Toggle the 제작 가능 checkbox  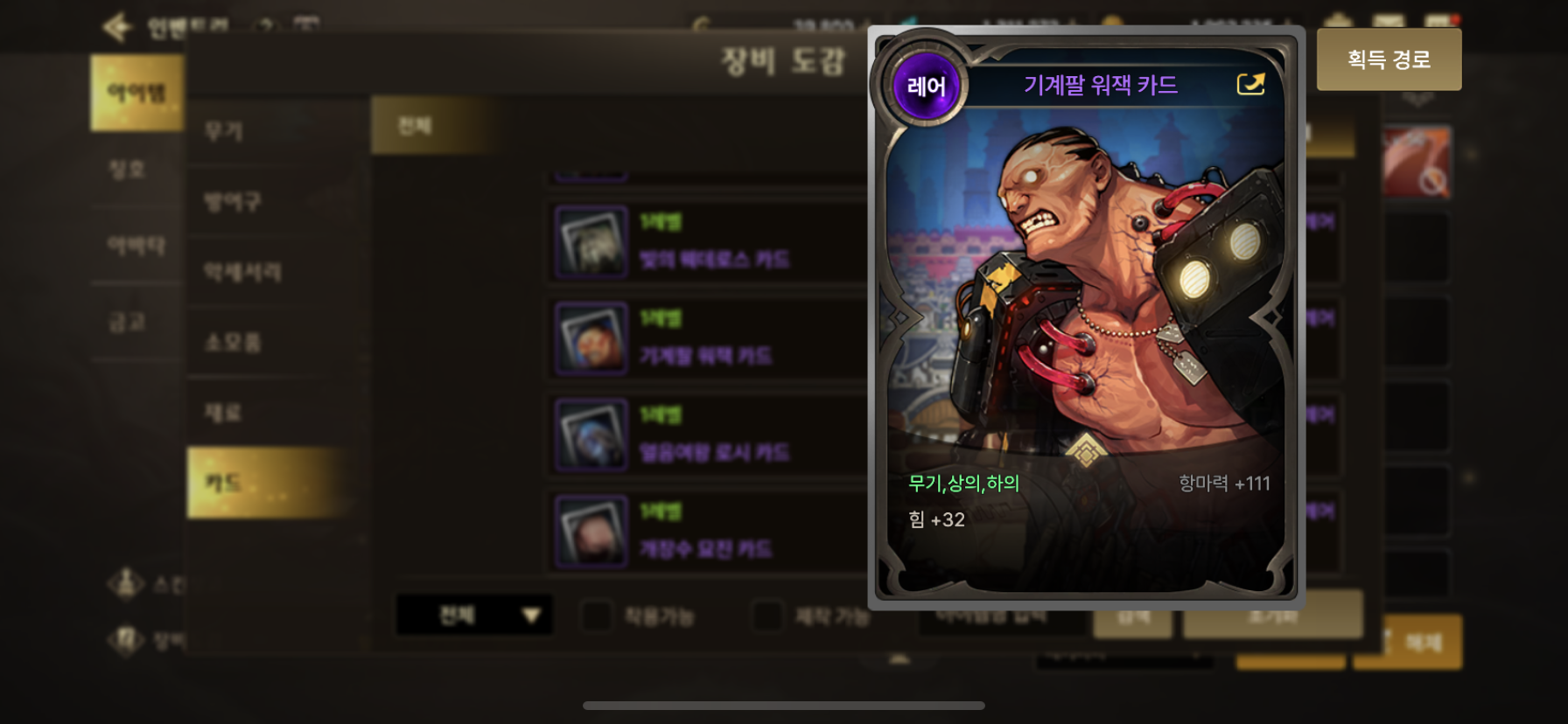[768, 616]
